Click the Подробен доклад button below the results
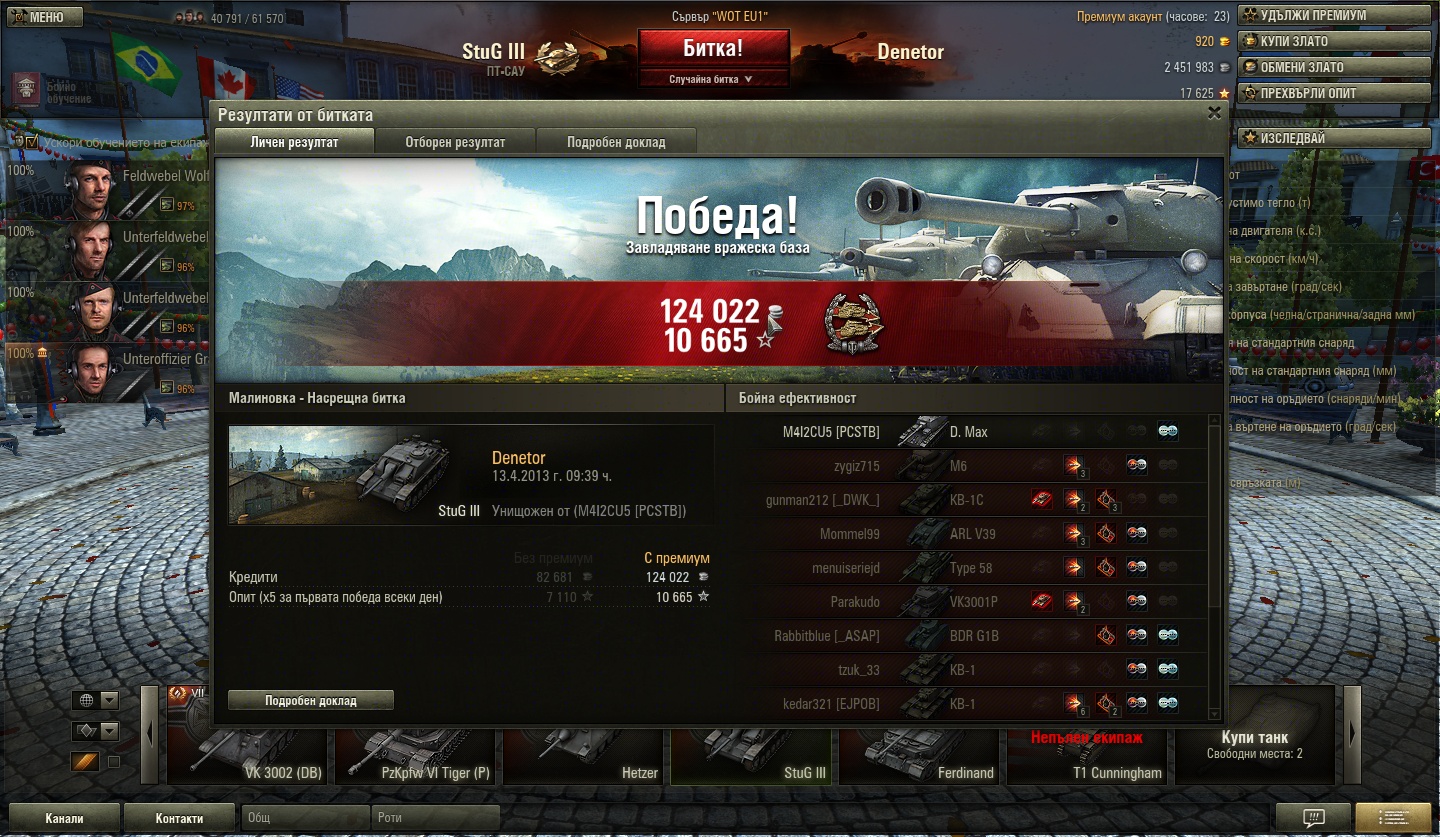 (310, 700)
